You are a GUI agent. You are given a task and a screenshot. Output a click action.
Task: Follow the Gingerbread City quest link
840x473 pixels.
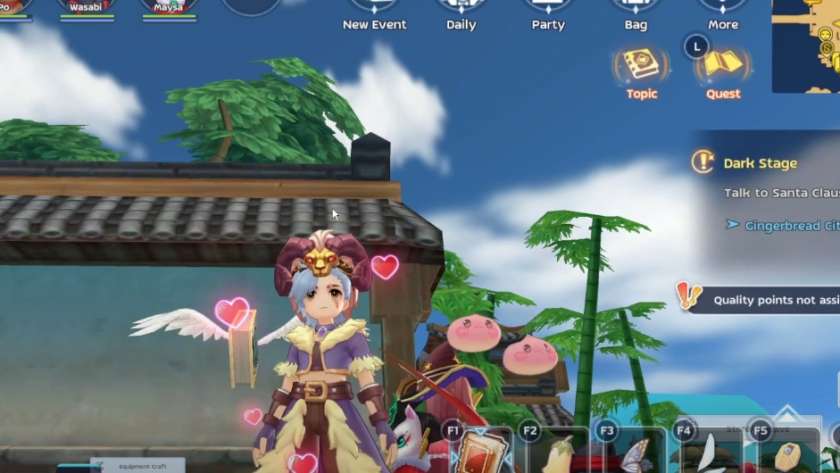[x=790, y=226]
